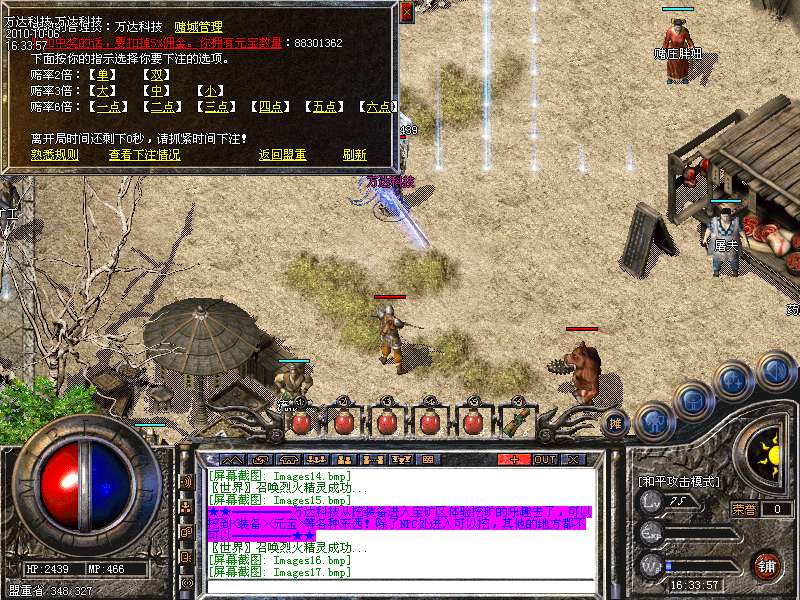Click the OUT button above chat
The height and width of the screenshot is (600, 800).
(x=544, y=459)
